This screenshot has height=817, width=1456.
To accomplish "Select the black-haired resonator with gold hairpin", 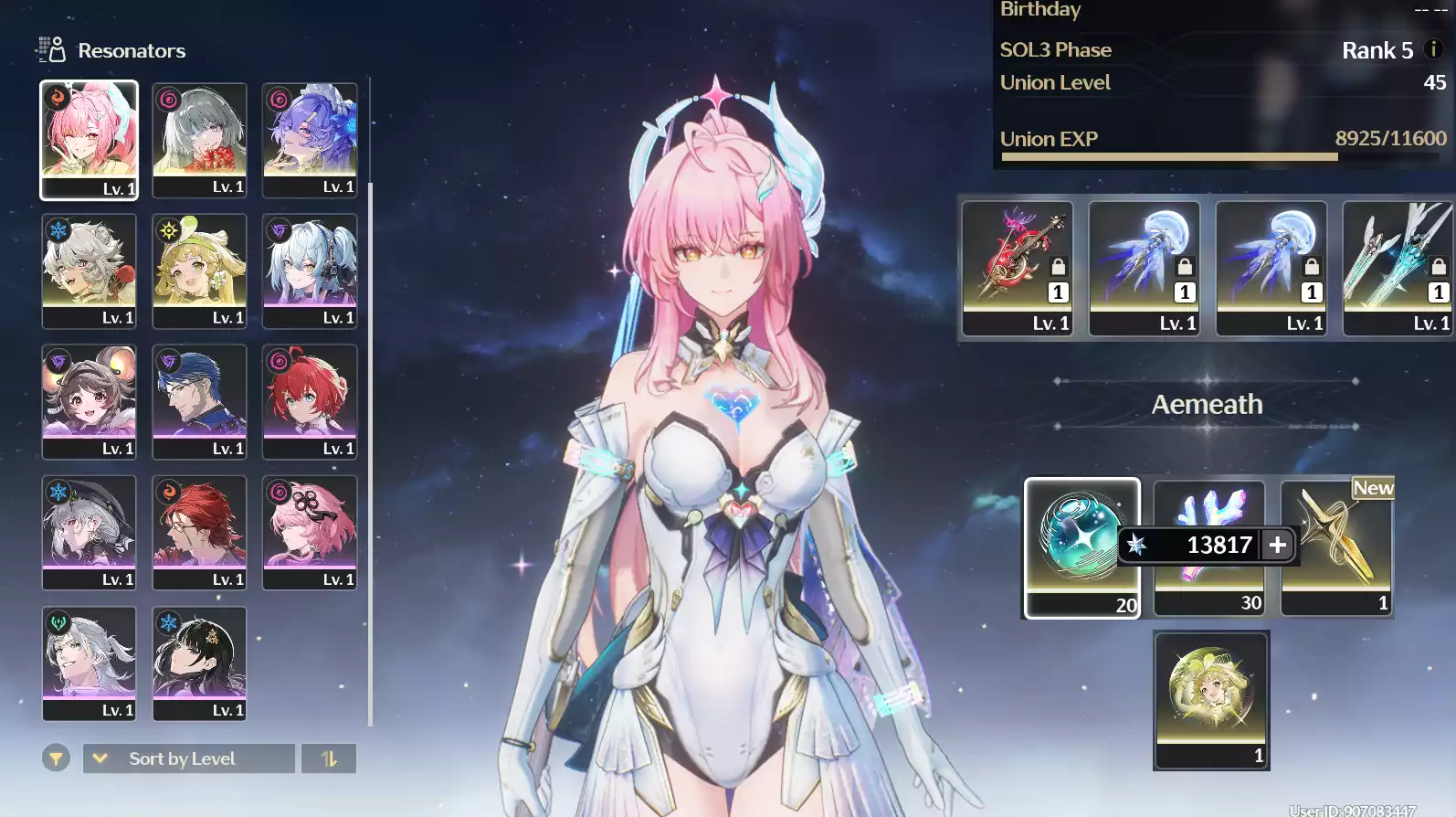I will point(199,663).
